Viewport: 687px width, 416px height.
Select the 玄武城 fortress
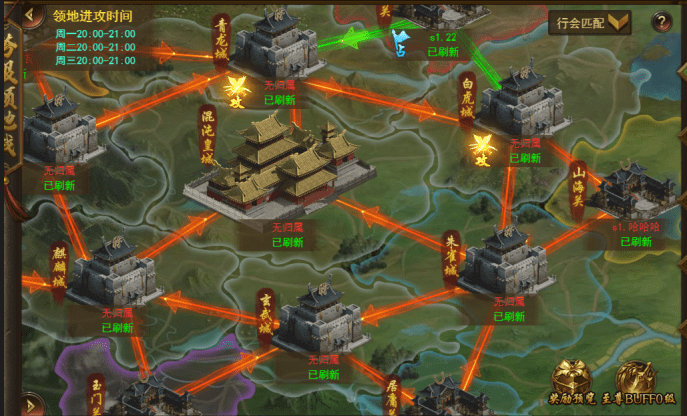pyautogui.click(x=320, y=318)
